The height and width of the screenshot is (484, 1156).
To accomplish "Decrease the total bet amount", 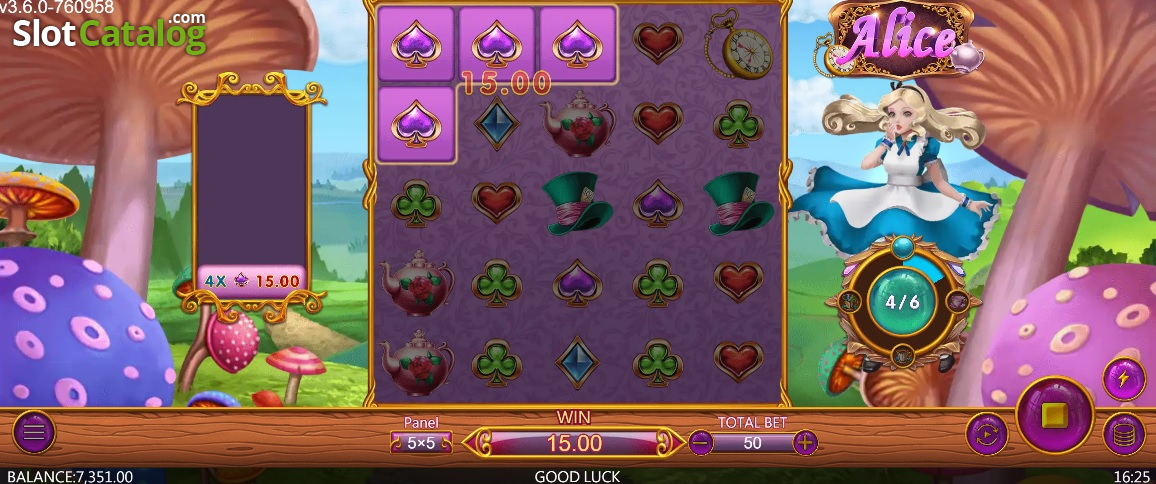I will (x=701, y=442).
